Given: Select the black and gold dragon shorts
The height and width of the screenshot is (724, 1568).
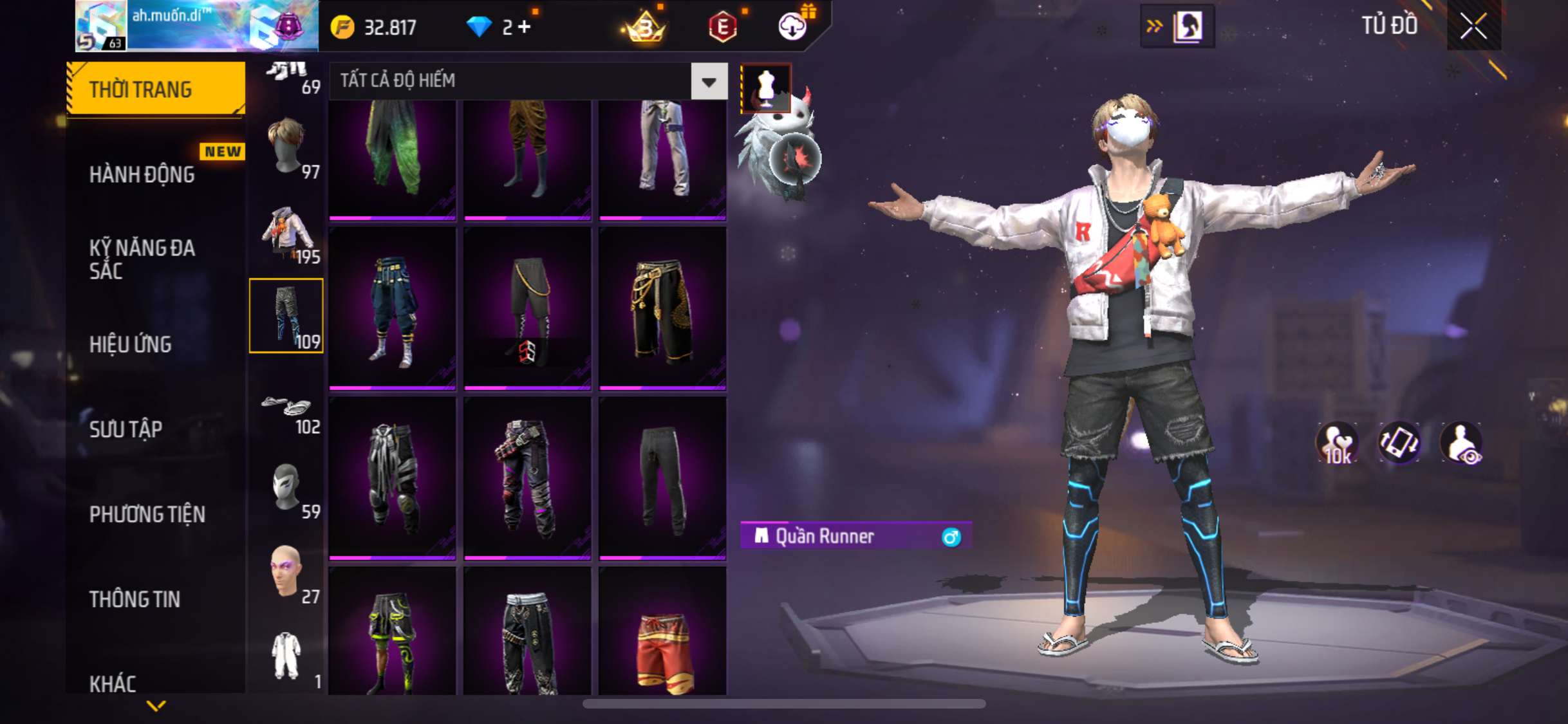Looking at the screenshot, I should coord(662,310).
